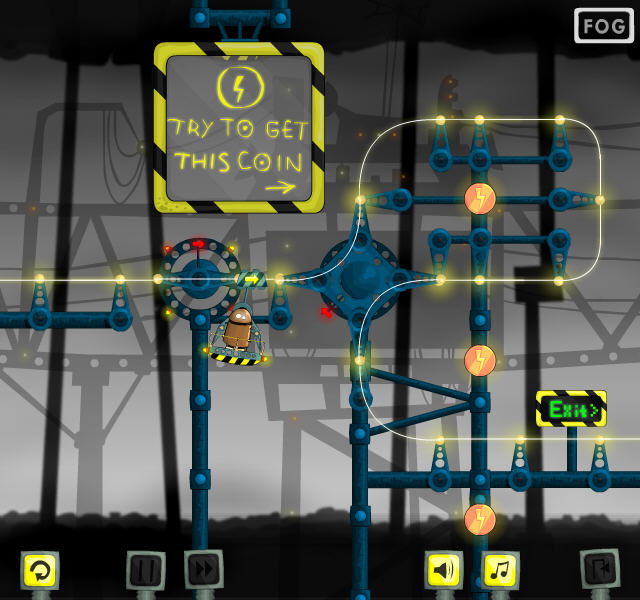Toggle music with the note icon
The image size is (640, 600).
(x=502, y=570)
